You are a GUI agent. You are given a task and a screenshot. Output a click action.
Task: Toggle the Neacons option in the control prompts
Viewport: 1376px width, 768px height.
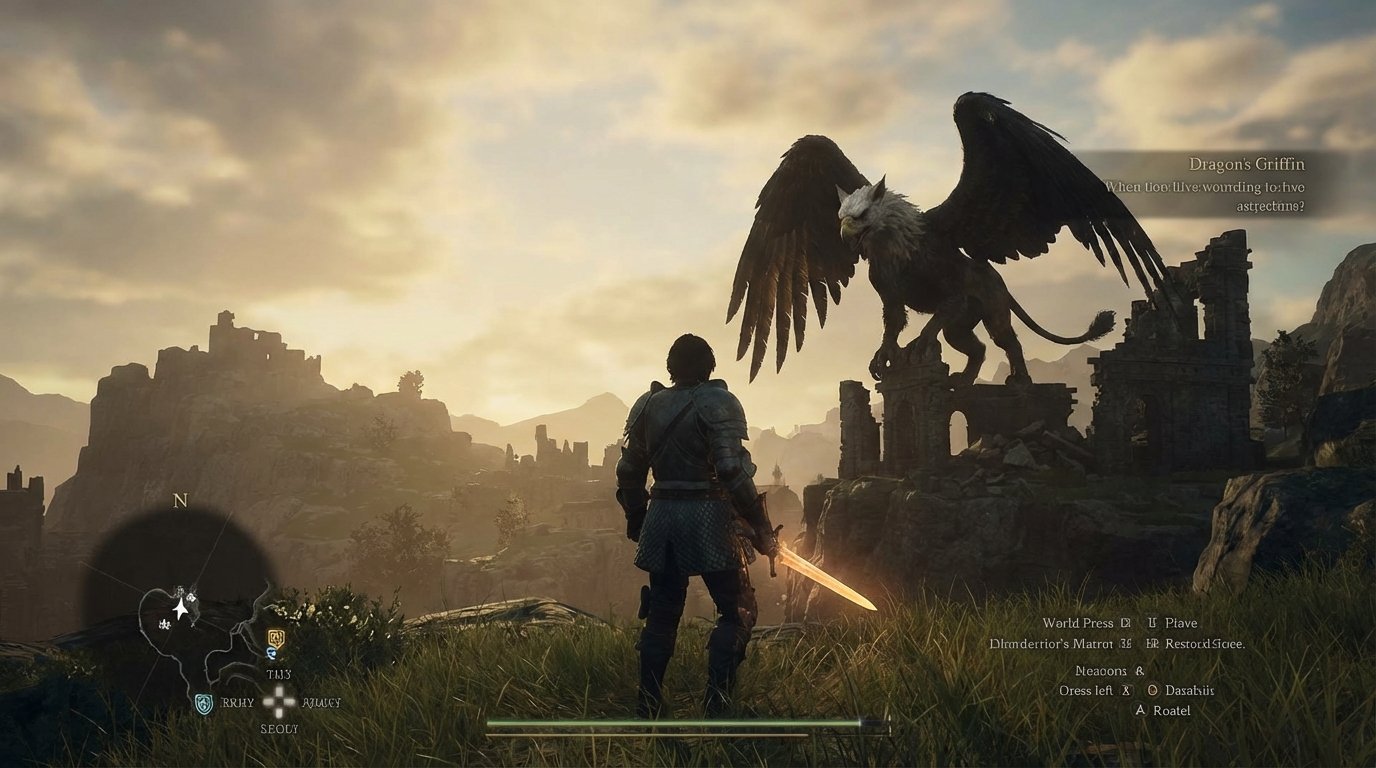1101,671
